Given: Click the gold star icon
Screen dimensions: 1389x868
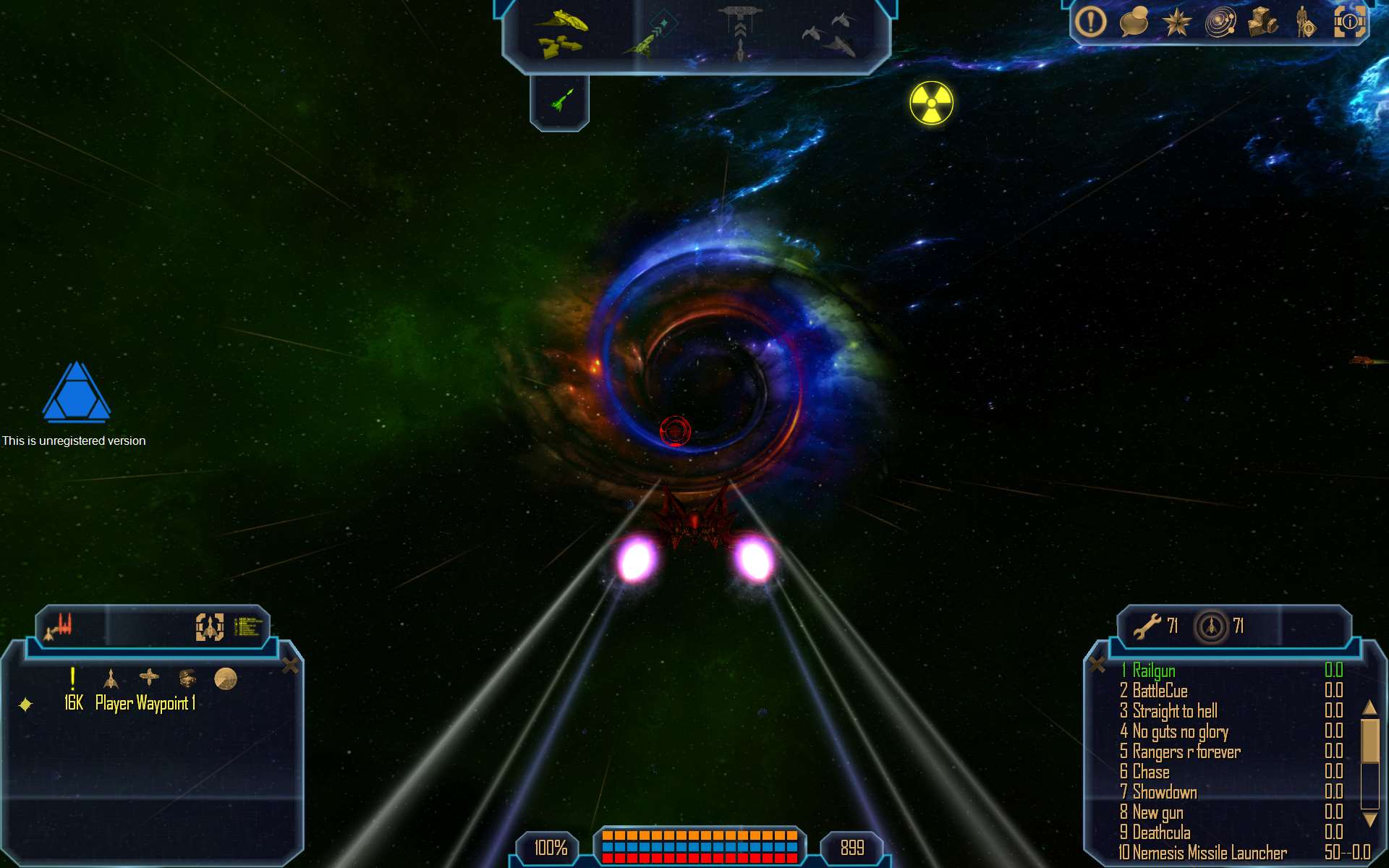Looking at the screenshot, I should (x=1176, y=22).
